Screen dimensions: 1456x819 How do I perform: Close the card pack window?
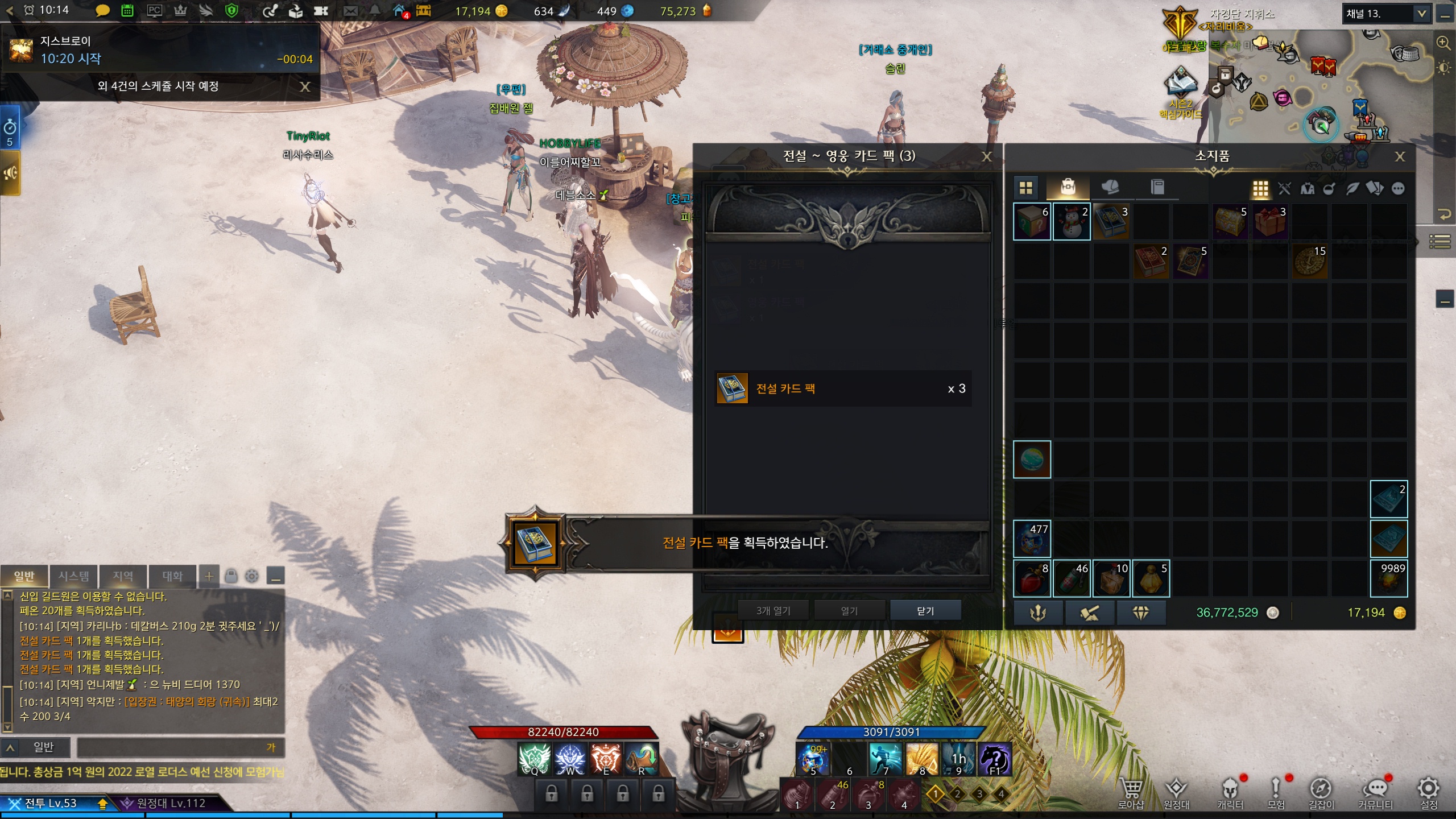987,156
